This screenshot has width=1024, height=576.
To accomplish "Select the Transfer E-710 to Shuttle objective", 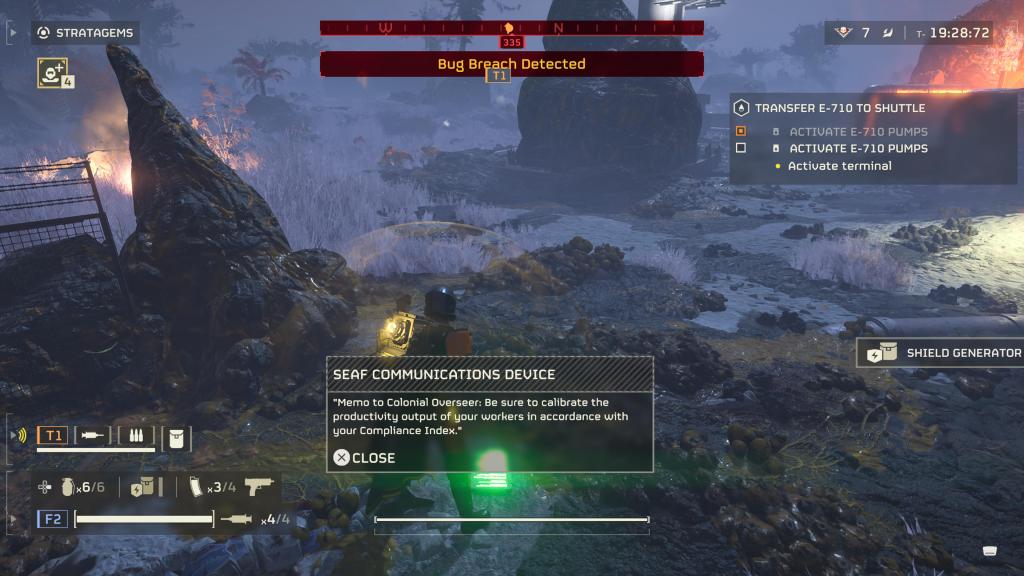I will [840, 108].
